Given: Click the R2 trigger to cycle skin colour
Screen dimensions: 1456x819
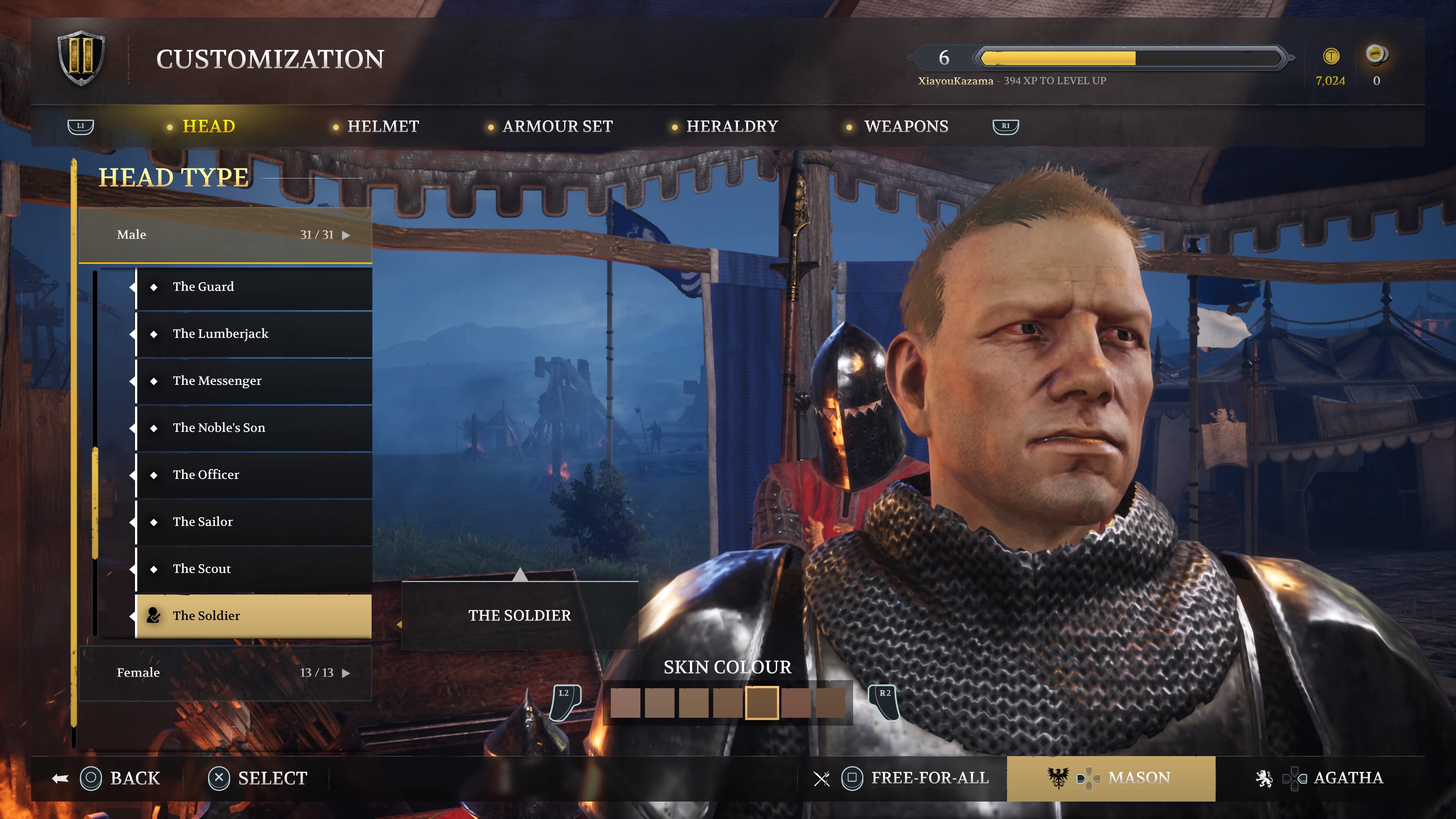Looking at the screenshot, I should 885,703.
